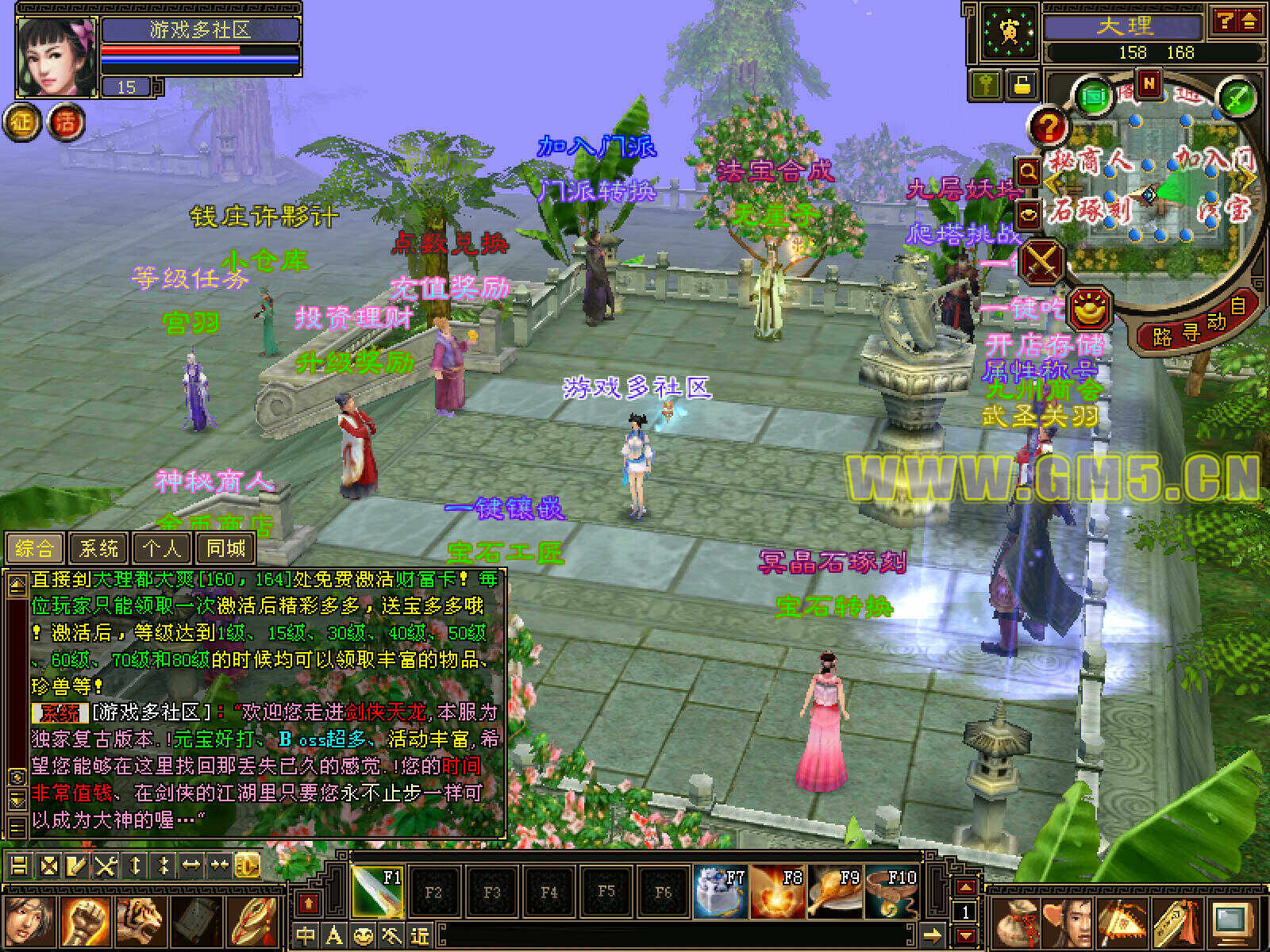
Task: Select the 个人 chat tab
Action: (x=163, y=548)
